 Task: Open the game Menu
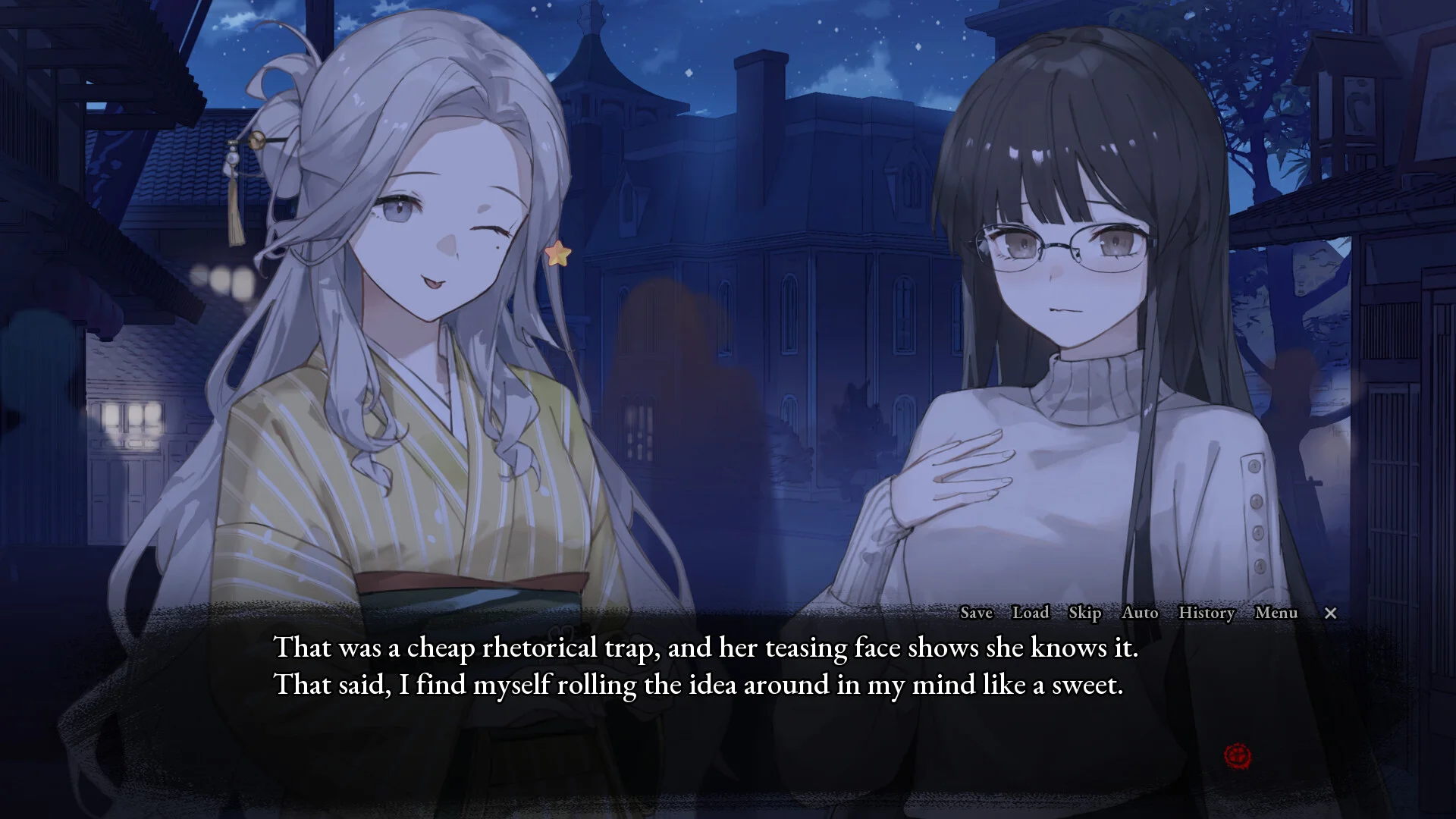coord(1276,613)
